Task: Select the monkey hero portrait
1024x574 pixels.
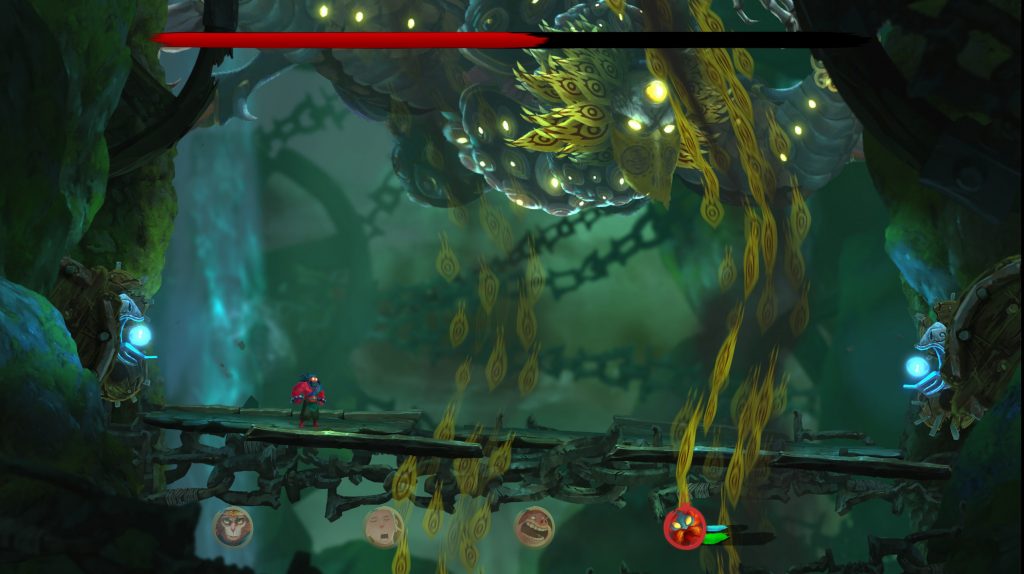Action: coord(233,526)
